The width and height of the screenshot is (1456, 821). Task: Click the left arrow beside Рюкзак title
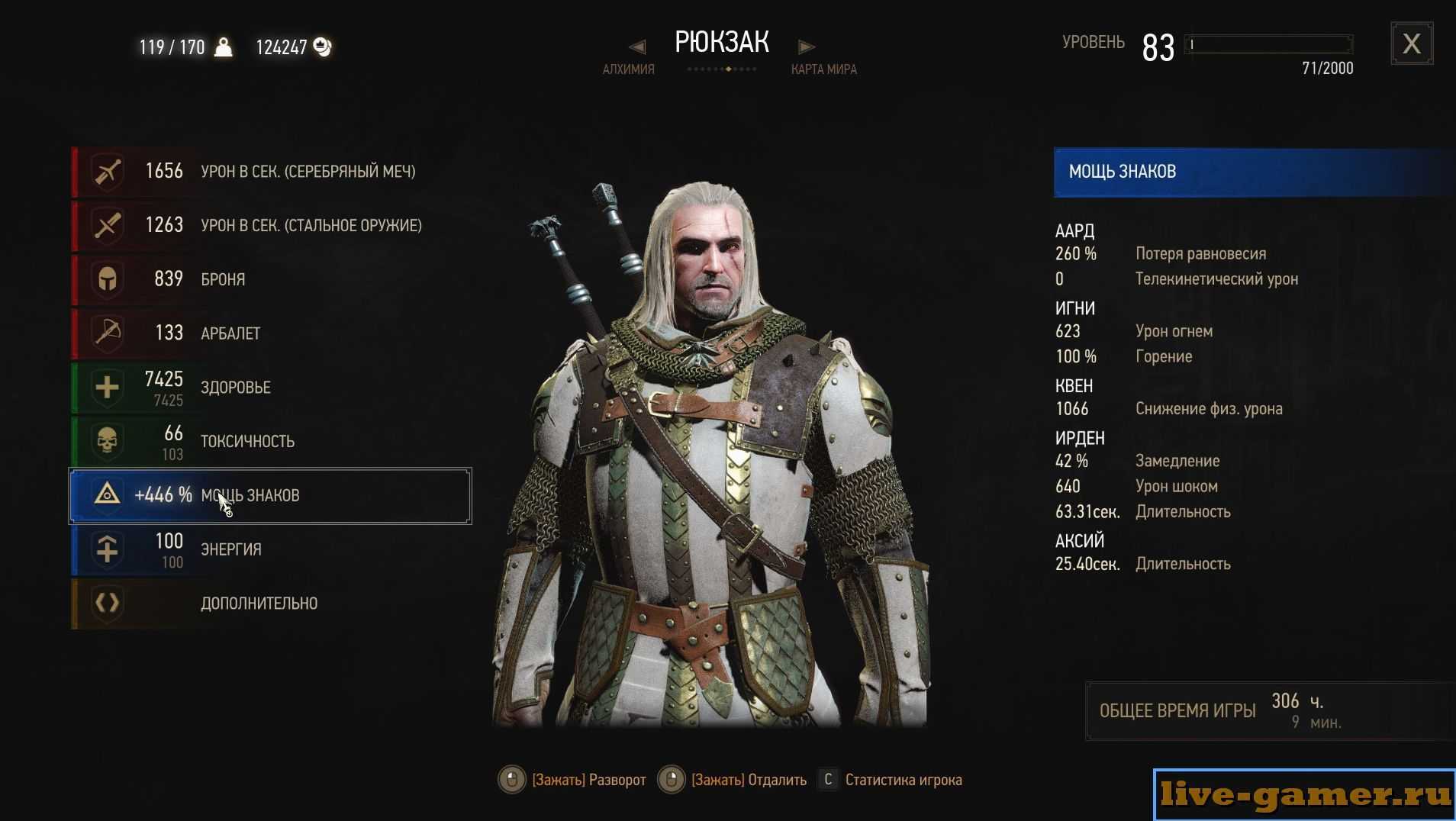(x=638, y=47)
